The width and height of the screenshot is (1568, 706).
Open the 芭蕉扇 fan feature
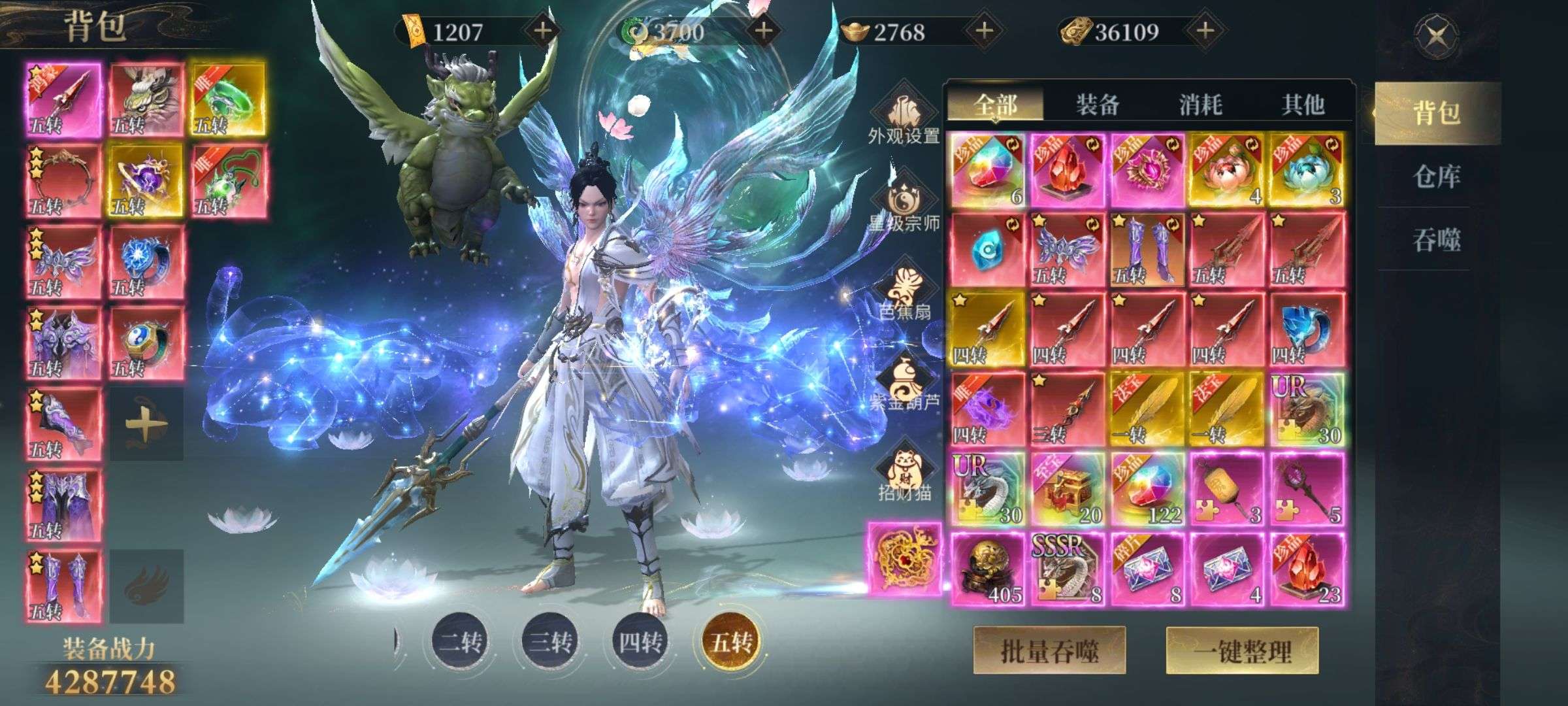(904, 294)
